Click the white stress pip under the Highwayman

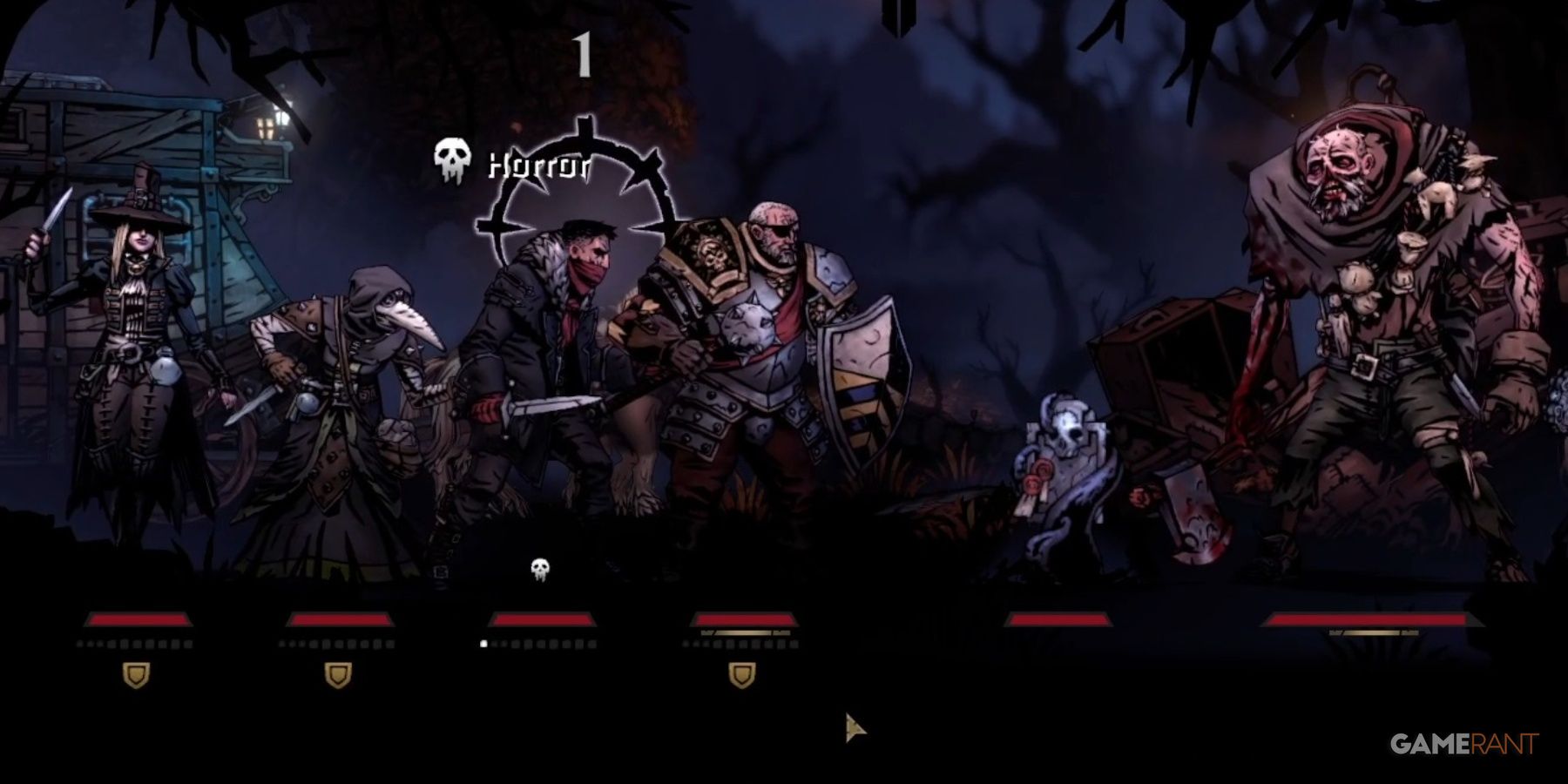484,645
